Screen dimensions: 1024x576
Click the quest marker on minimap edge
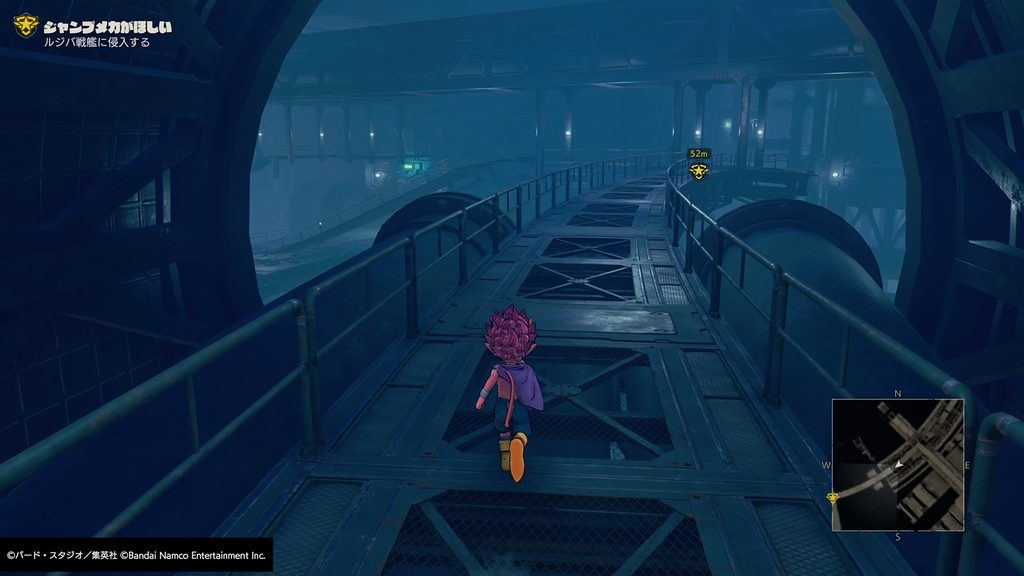point(833,497)
